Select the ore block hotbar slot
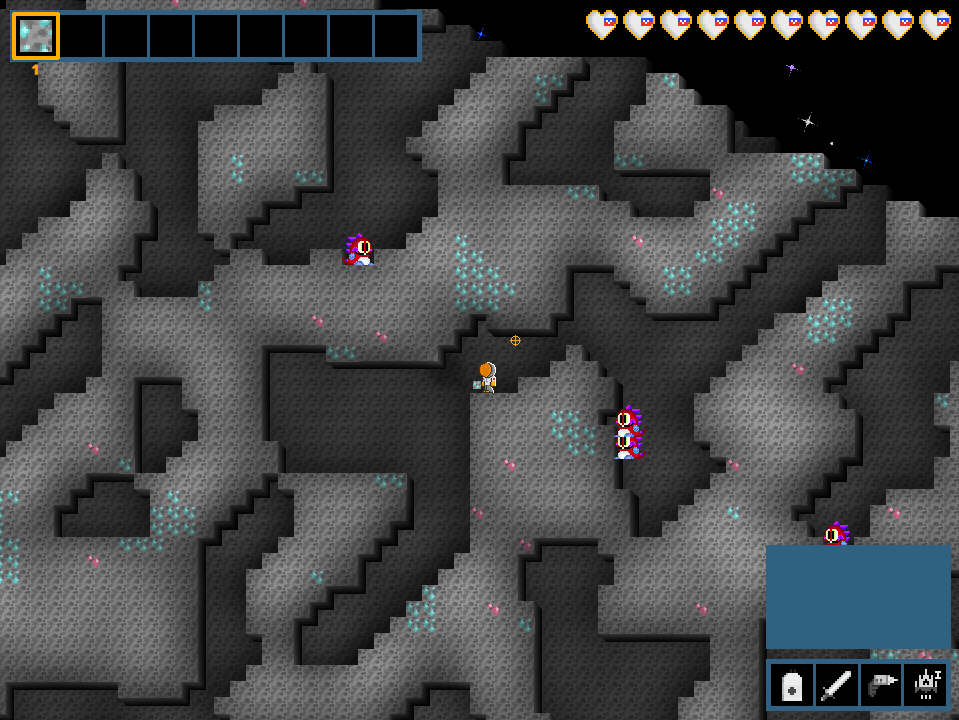Screen dimensions: 959x720 pos(36,36)
